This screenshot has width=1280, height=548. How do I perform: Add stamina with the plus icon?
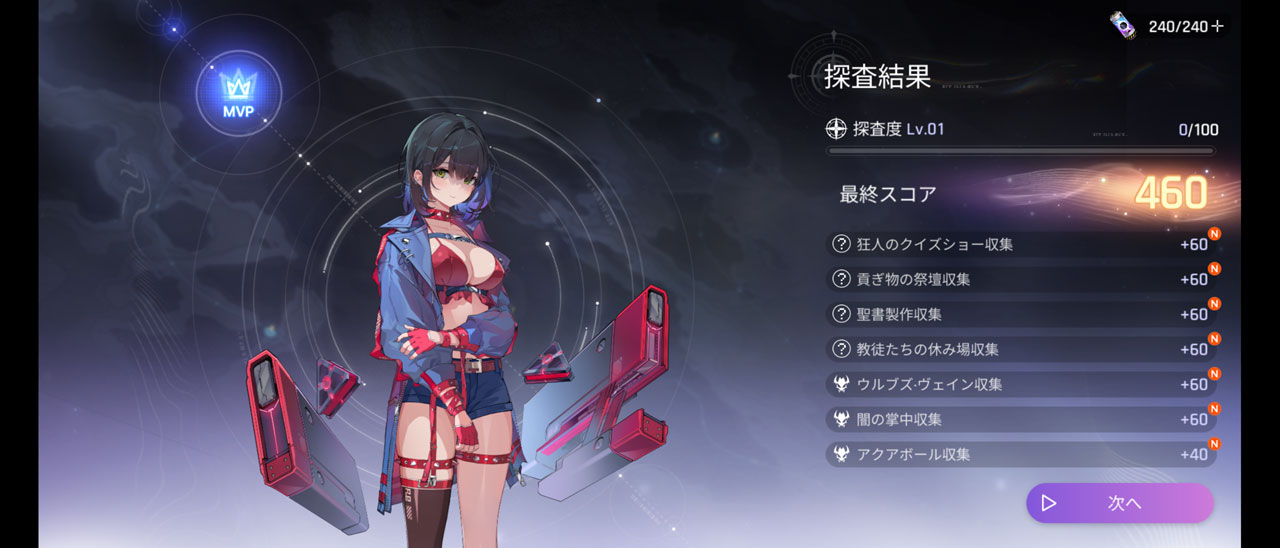pyautogui.click(x=1217, y=27)
